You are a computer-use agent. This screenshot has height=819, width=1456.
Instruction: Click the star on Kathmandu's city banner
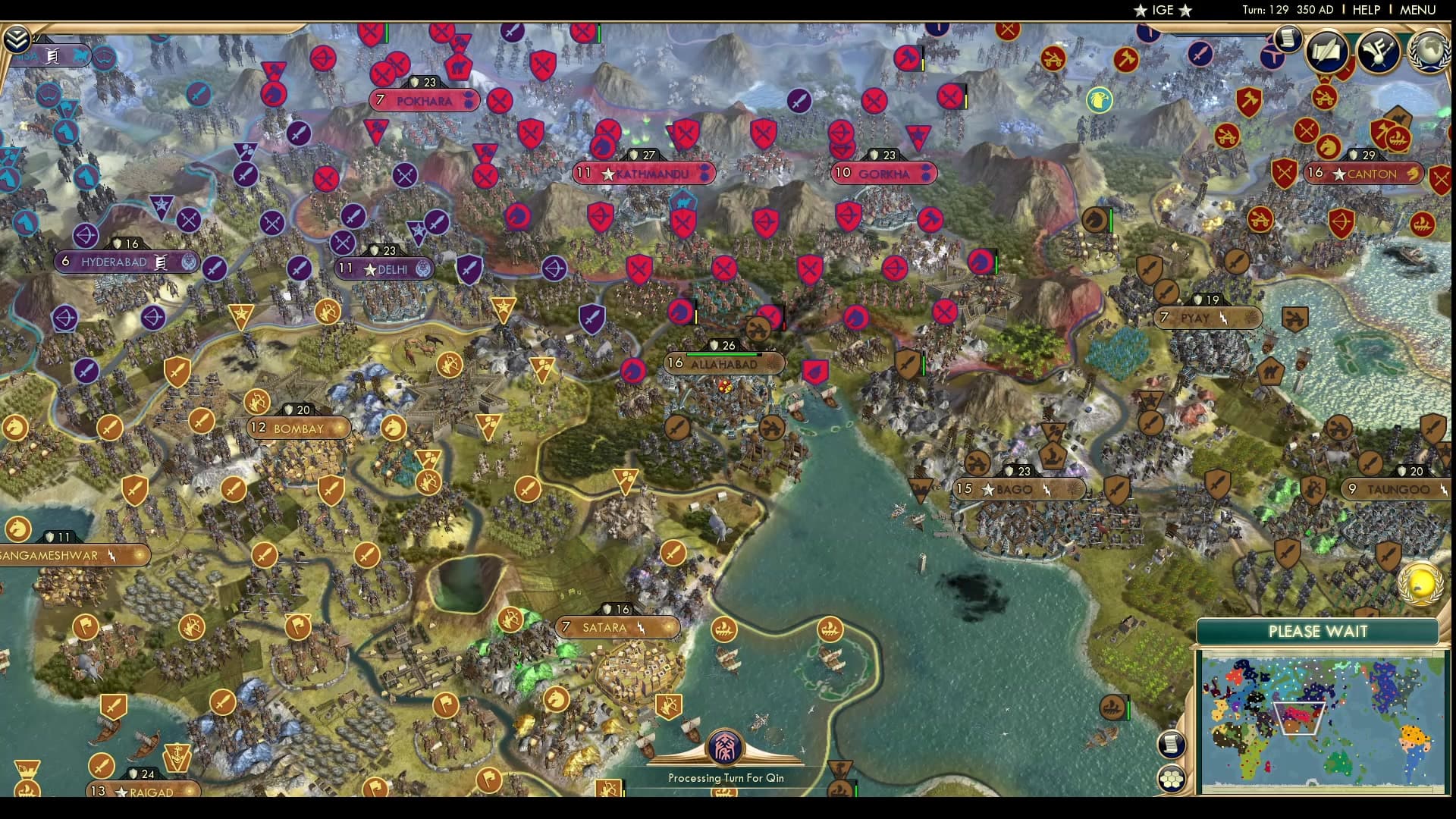pyautogui.click(x=609, y=173)
